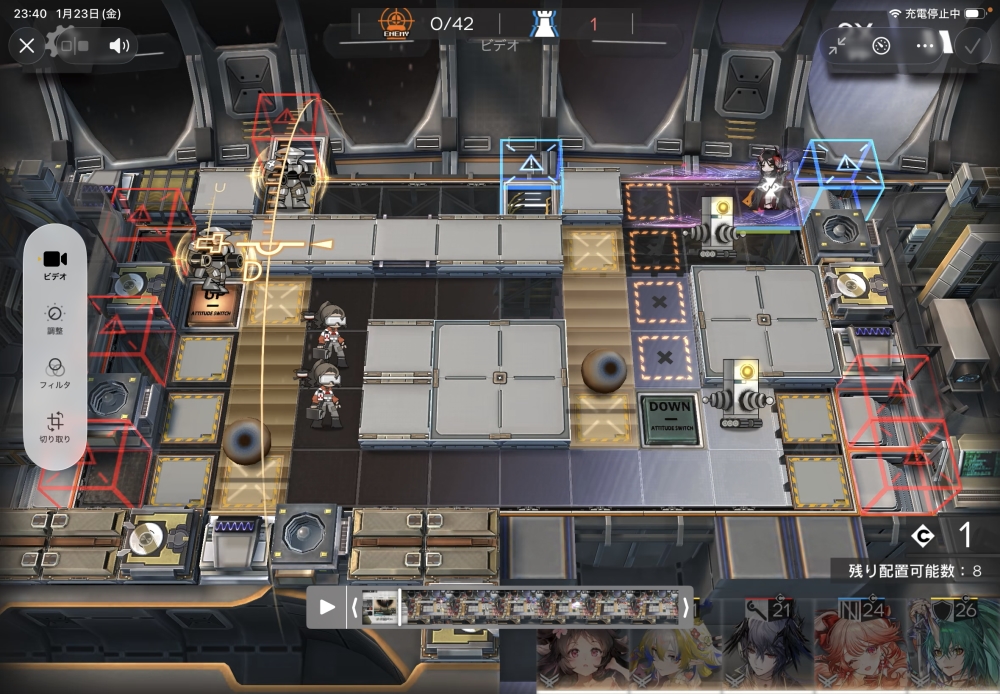Select the フィルタ filter tab
1000x694 pixels.
pyautogui.click(x=56, y=372)
